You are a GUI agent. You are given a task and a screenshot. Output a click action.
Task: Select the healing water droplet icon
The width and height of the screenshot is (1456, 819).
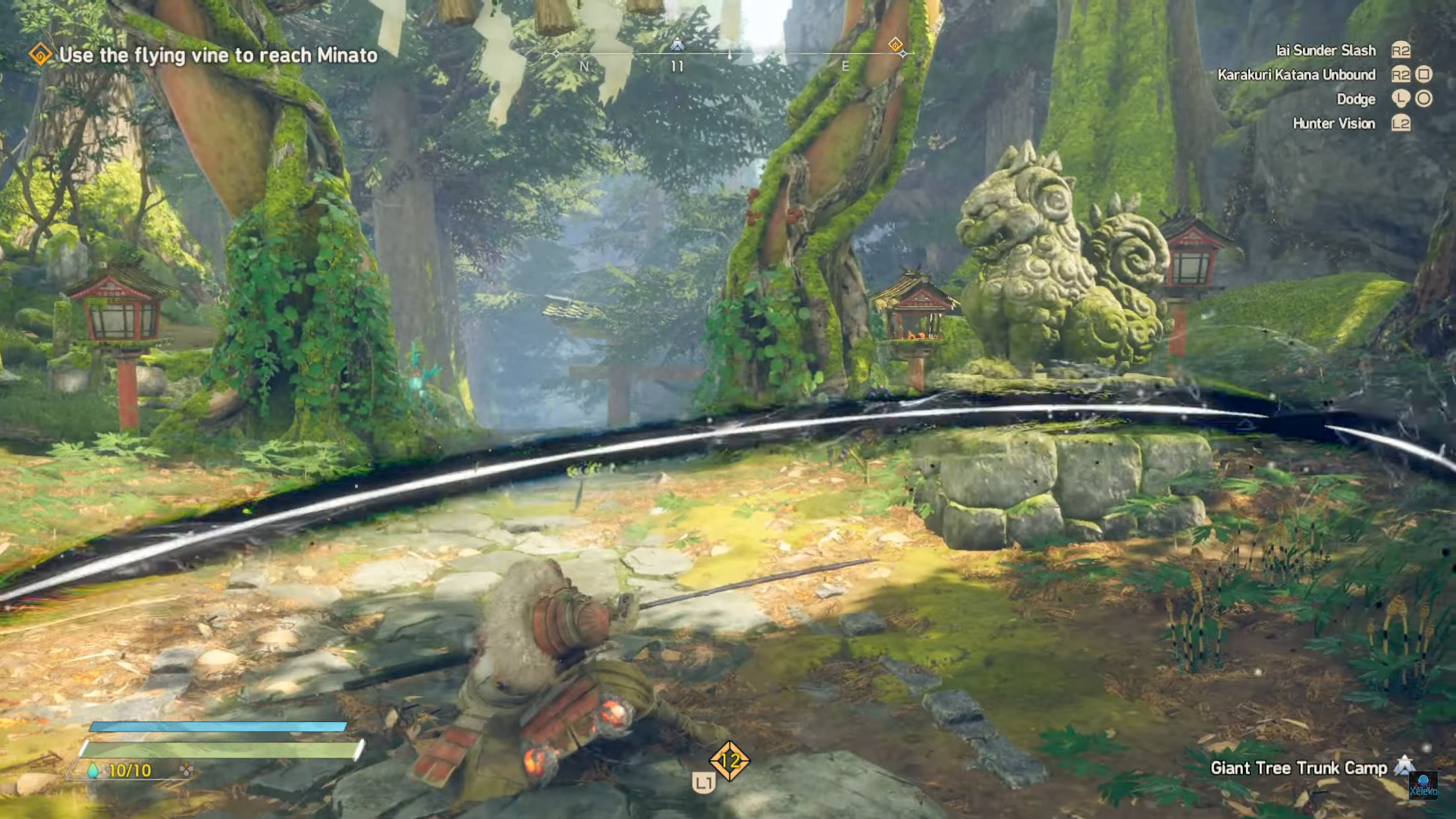[x=93, y=770]
